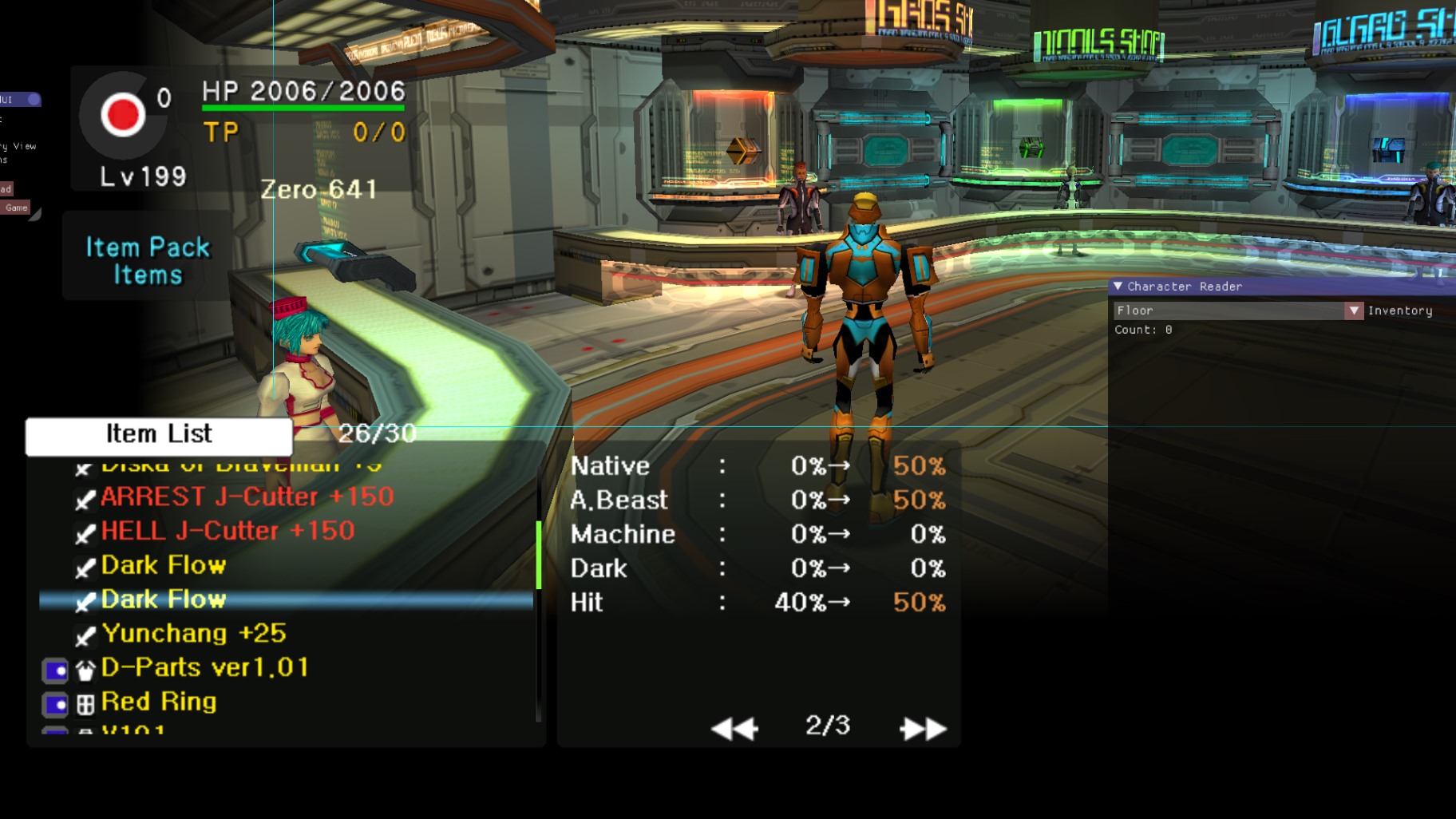Choose the HELL J-Cutter +150 weapon
This screenshot has width=1456, height=819.
tap(227, 532)
